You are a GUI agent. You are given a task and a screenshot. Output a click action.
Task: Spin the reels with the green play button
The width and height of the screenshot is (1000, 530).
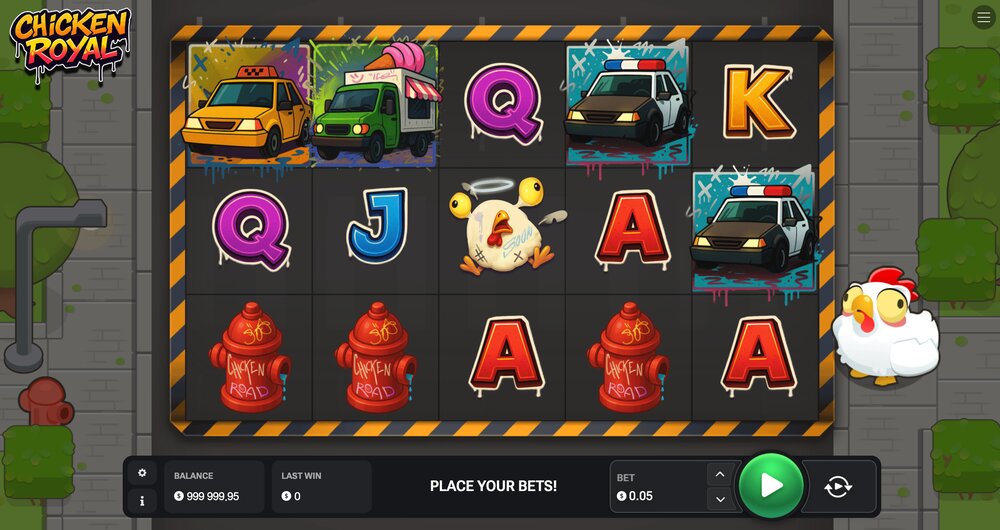(771, 486)
